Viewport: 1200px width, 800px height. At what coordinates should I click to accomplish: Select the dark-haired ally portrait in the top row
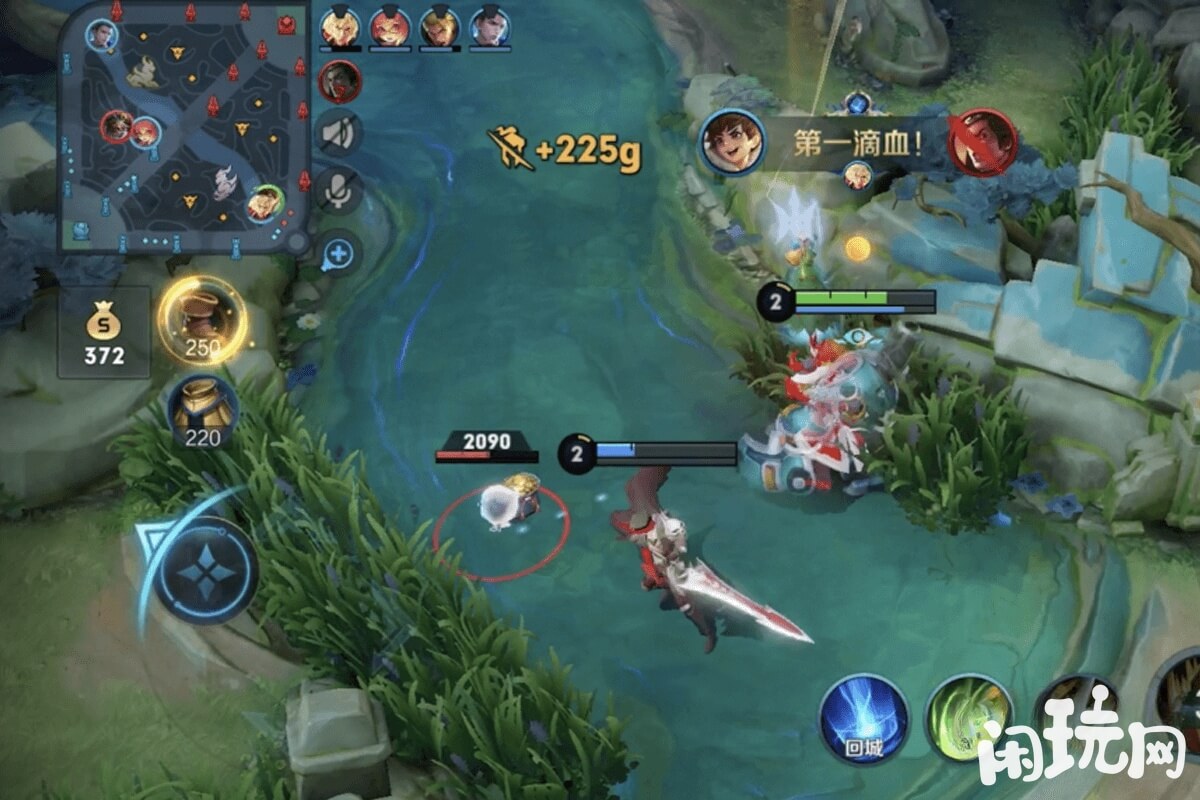click(x=489, y=27)
